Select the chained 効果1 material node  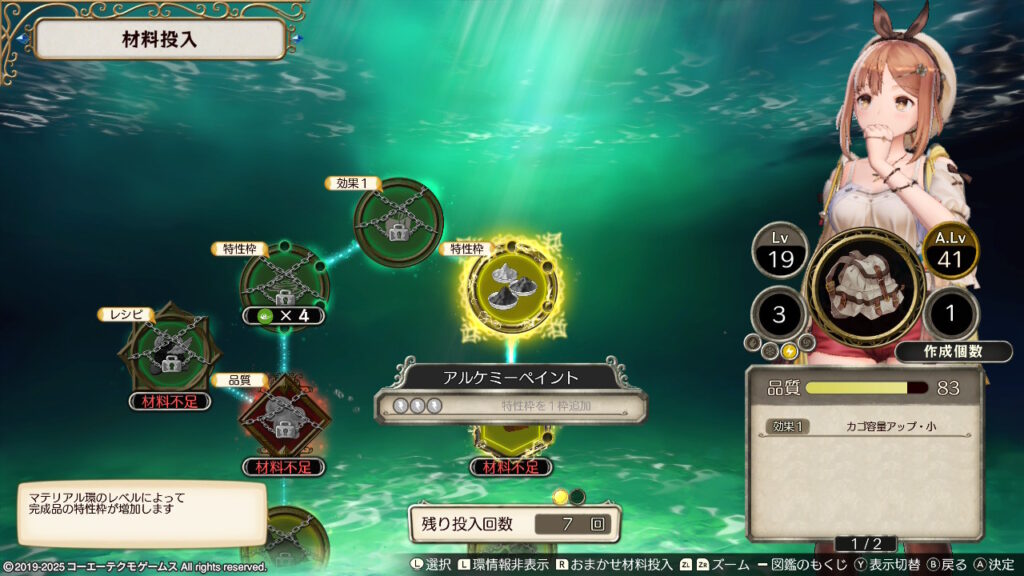point(398,223)
